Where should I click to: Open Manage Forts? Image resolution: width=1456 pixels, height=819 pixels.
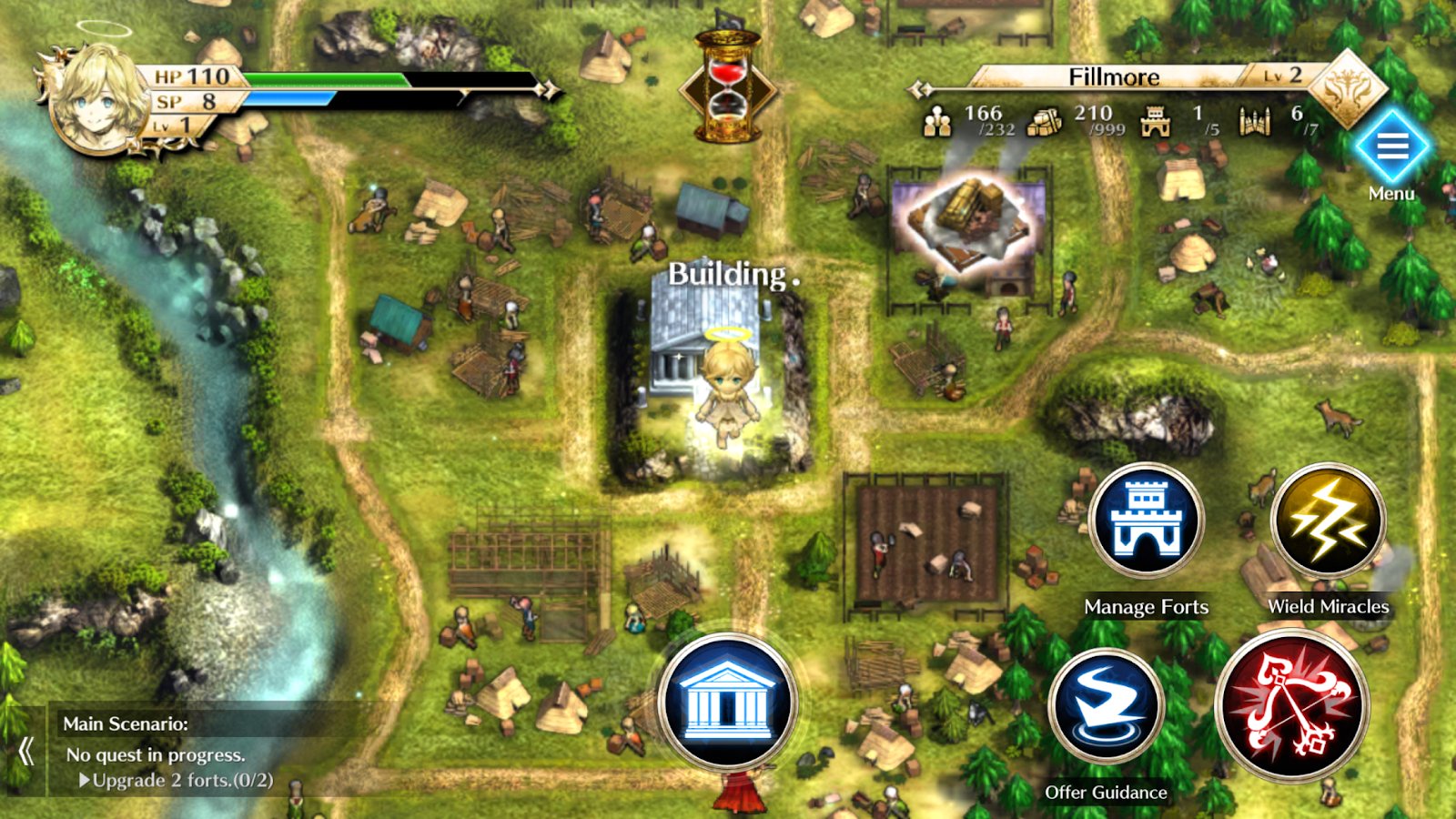(1147, 522)
